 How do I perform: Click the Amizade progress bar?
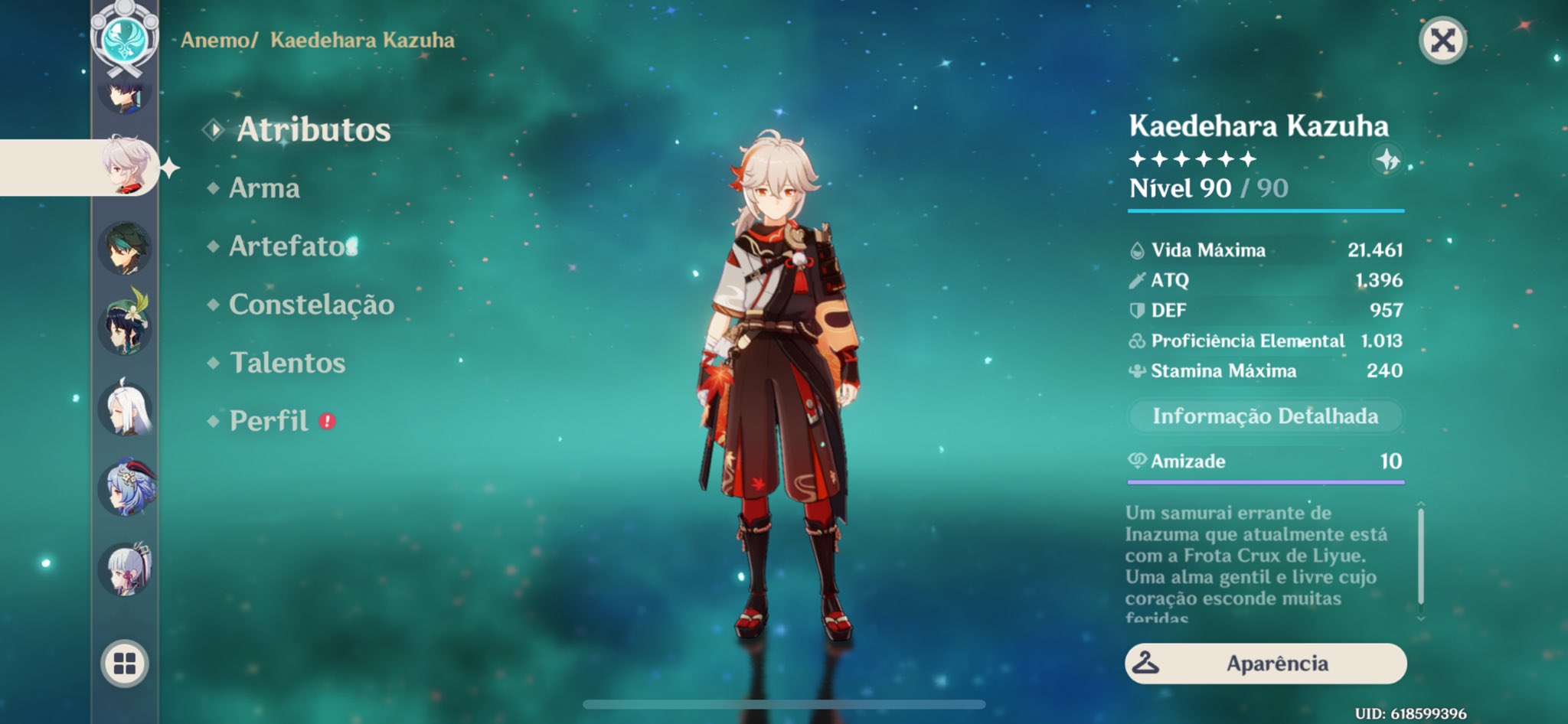pyautogui.click(x=1266, y=483)
